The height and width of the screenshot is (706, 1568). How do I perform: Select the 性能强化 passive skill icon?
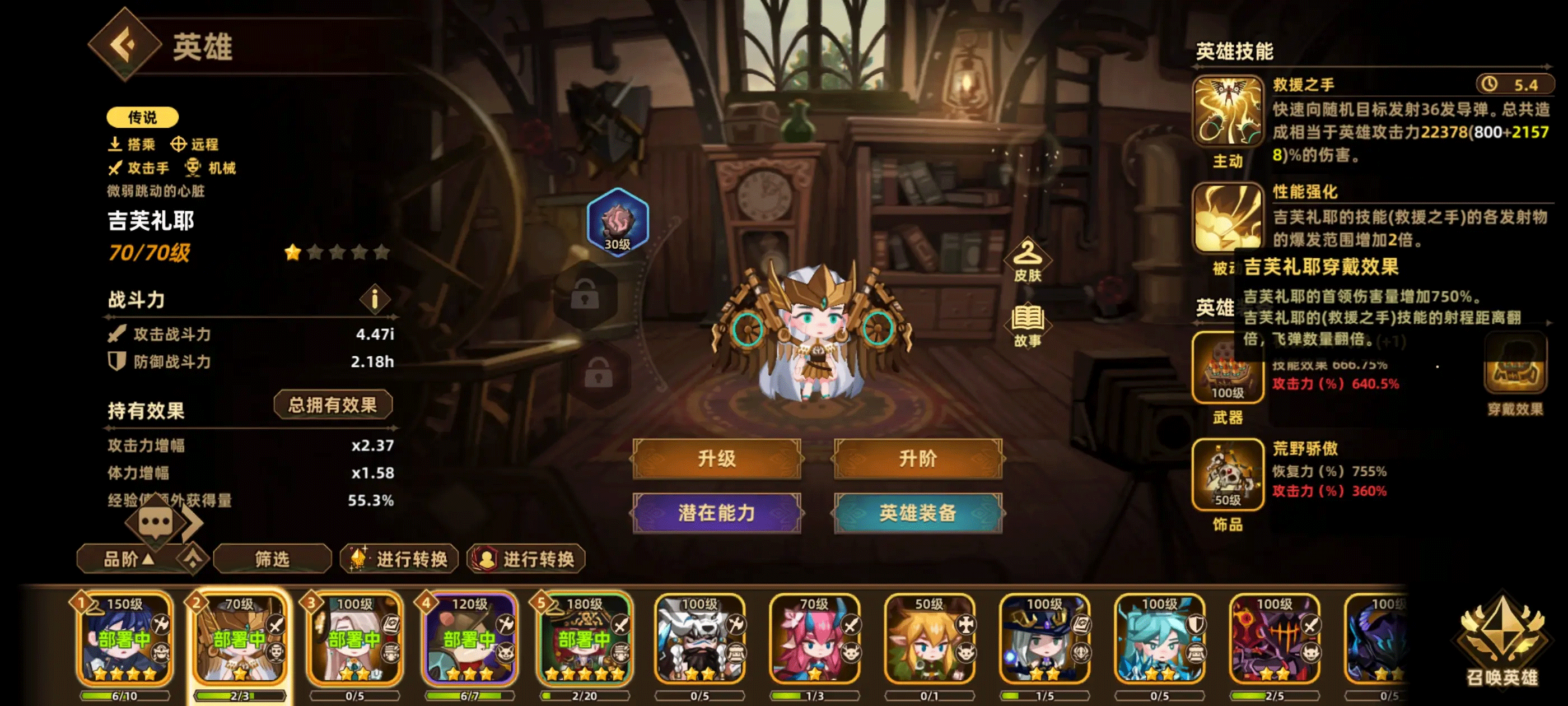(x=1226, y=218)
